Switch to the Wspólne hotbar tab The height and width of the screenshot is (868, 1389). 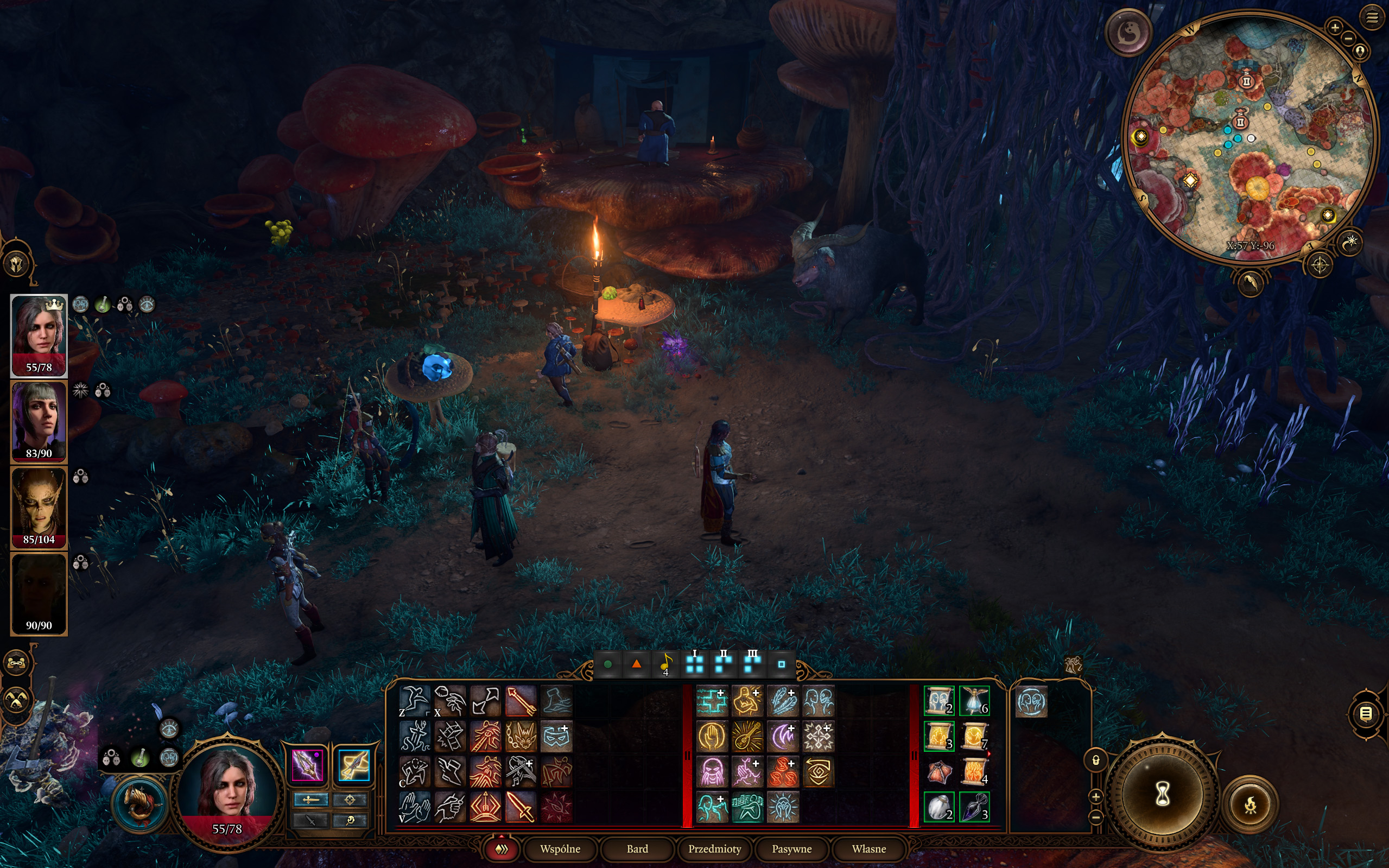[560, 848]
